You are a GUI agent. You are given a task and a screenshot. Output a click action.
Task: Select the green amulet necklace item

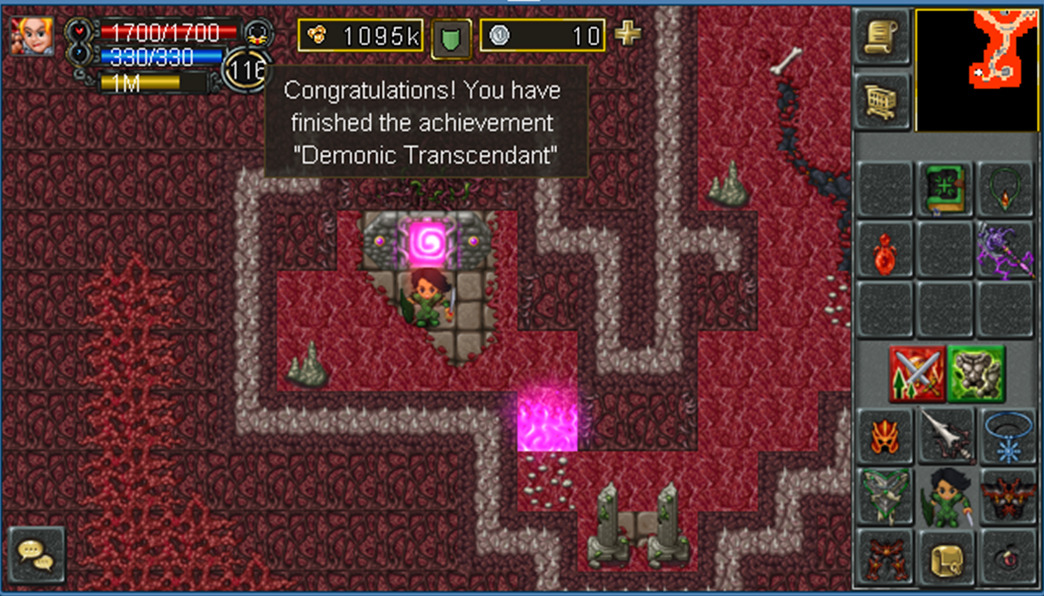pos(1005,189)
